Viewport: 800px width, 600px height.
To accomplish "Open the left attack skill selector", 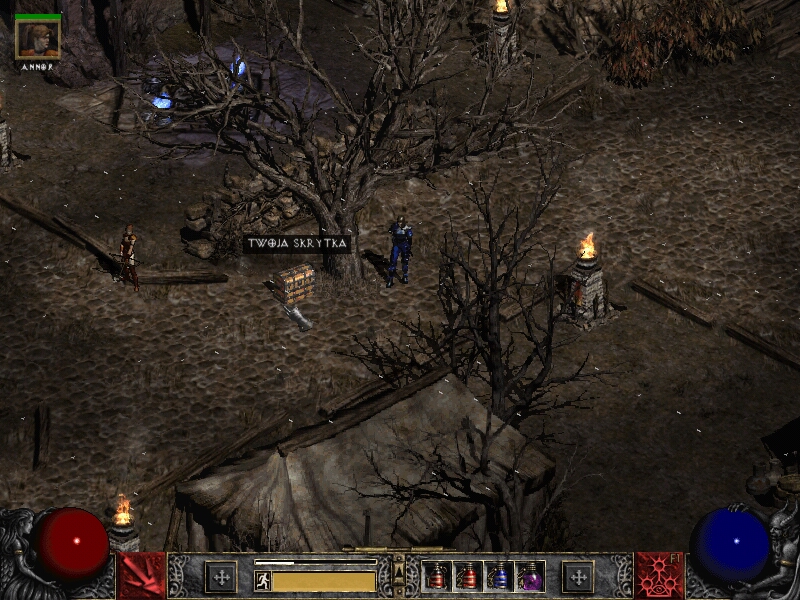I will [141, 576].
